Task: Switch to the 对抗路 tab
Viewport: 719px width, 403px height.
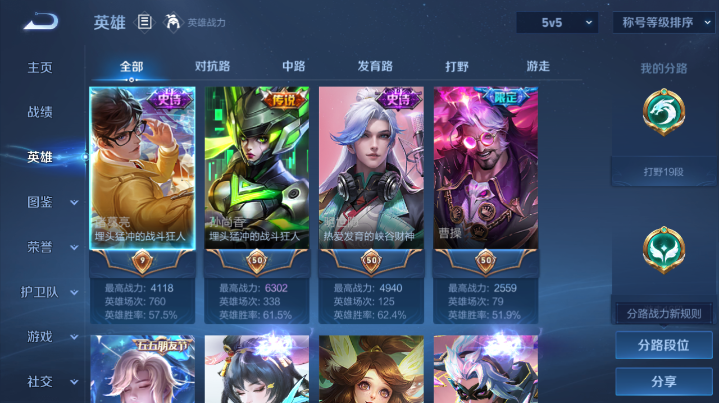Action: [212, 66]
